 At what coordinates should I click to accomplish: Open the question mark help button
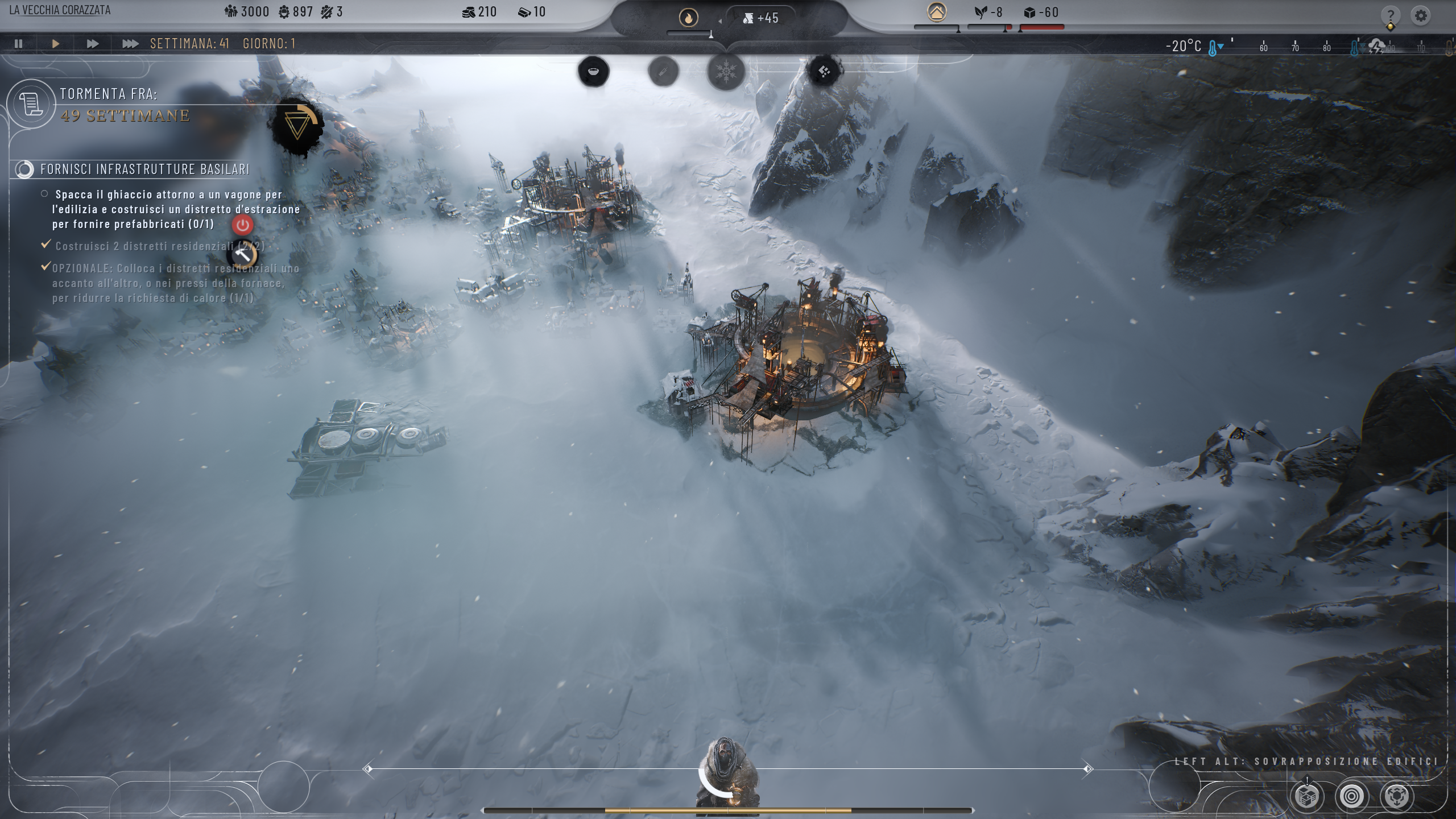tap(1390, 15)
